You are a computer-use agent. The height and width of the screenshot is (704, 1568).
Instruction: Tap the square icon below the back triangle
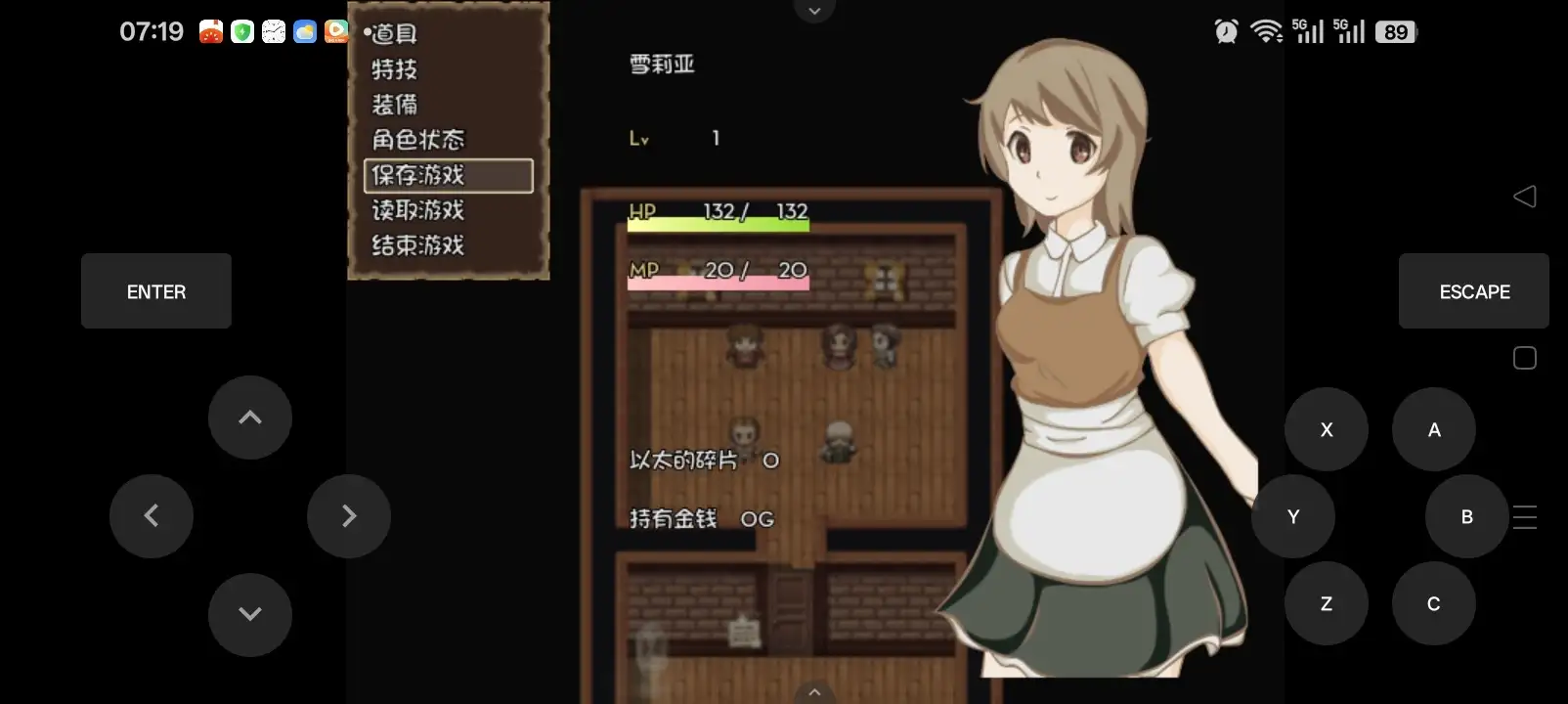tap(1524, 357)
